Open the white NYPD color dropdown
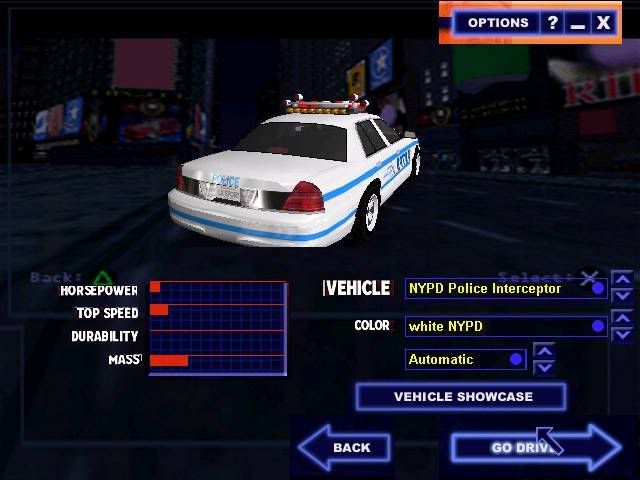This screenshot has width=640, height=480. (505, 326)
